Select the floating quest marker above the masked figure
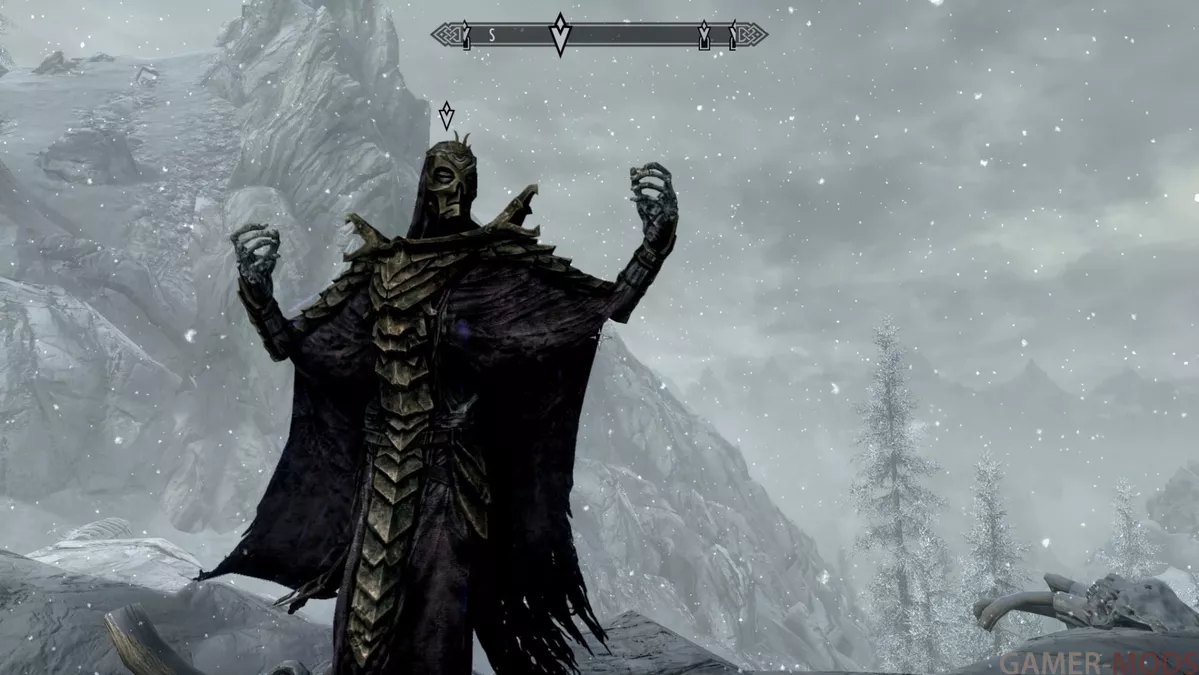Image resolution: width=1199 pixels, height=675 pixels. point(446,115)
